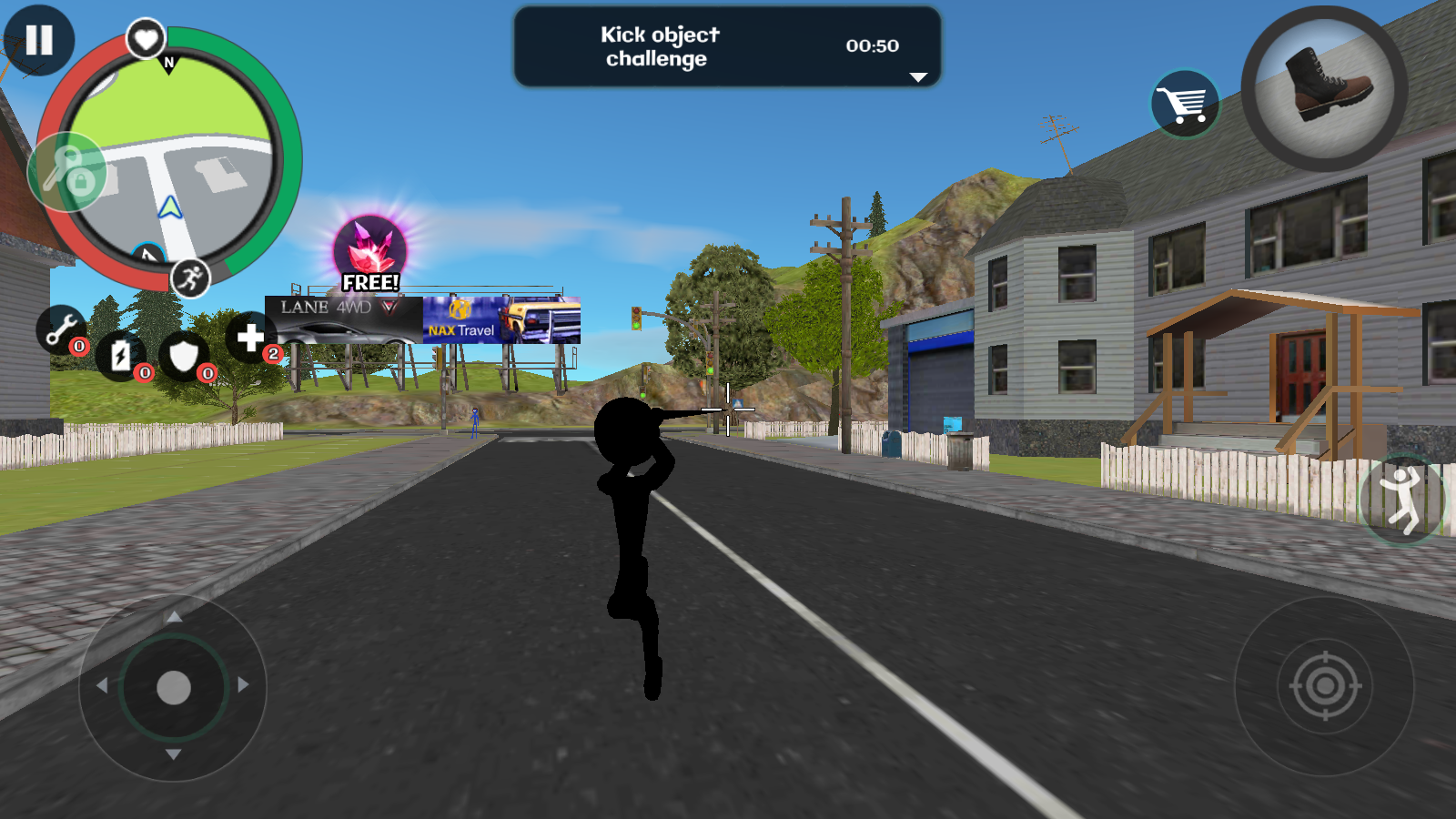This screenshot has height=819, width=1456.
Task: Use the battery energy item
Action: click(121, 356)
